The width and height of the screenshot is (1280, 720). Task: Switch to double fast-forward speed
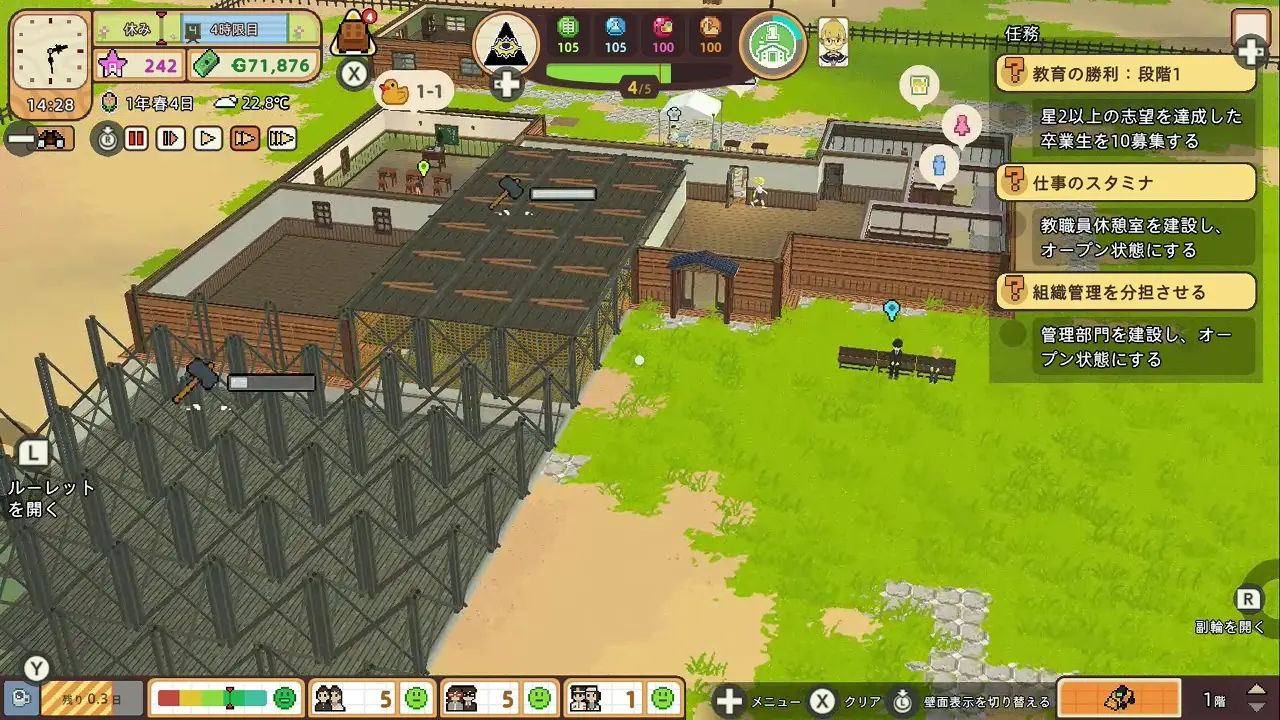point(245,139)
